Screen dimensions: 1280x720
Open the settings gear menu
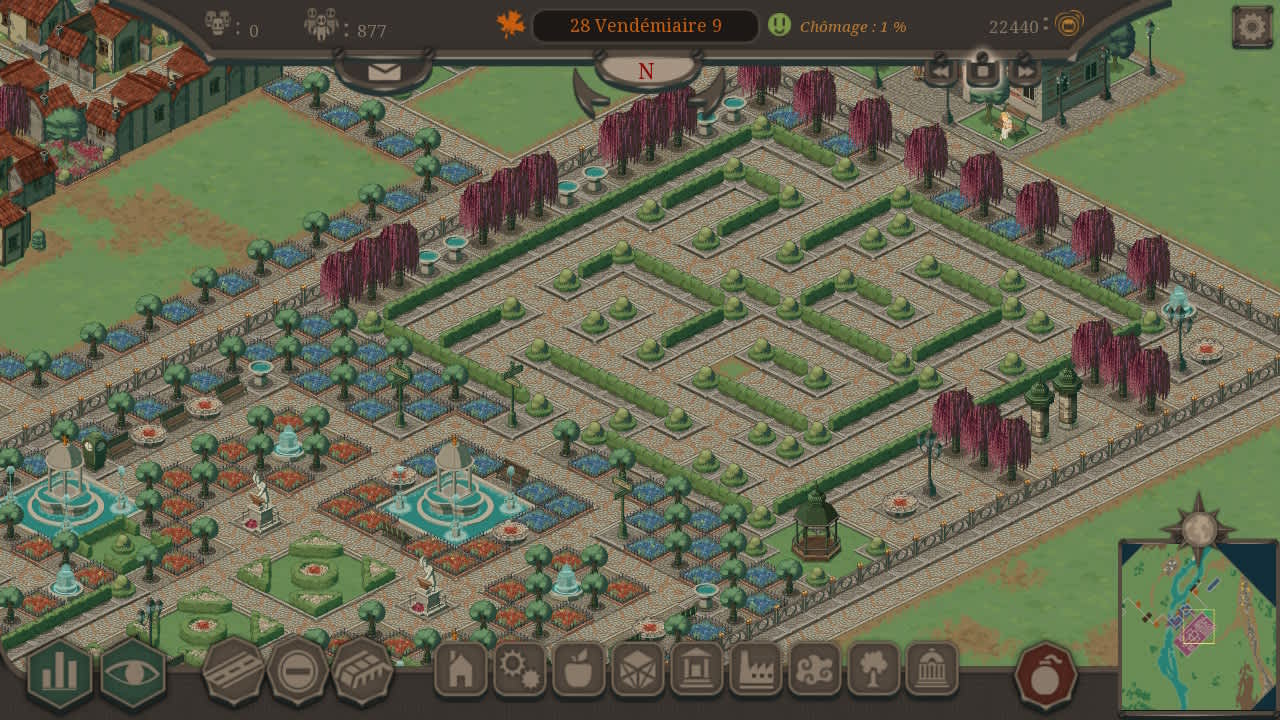[1252, 27]
